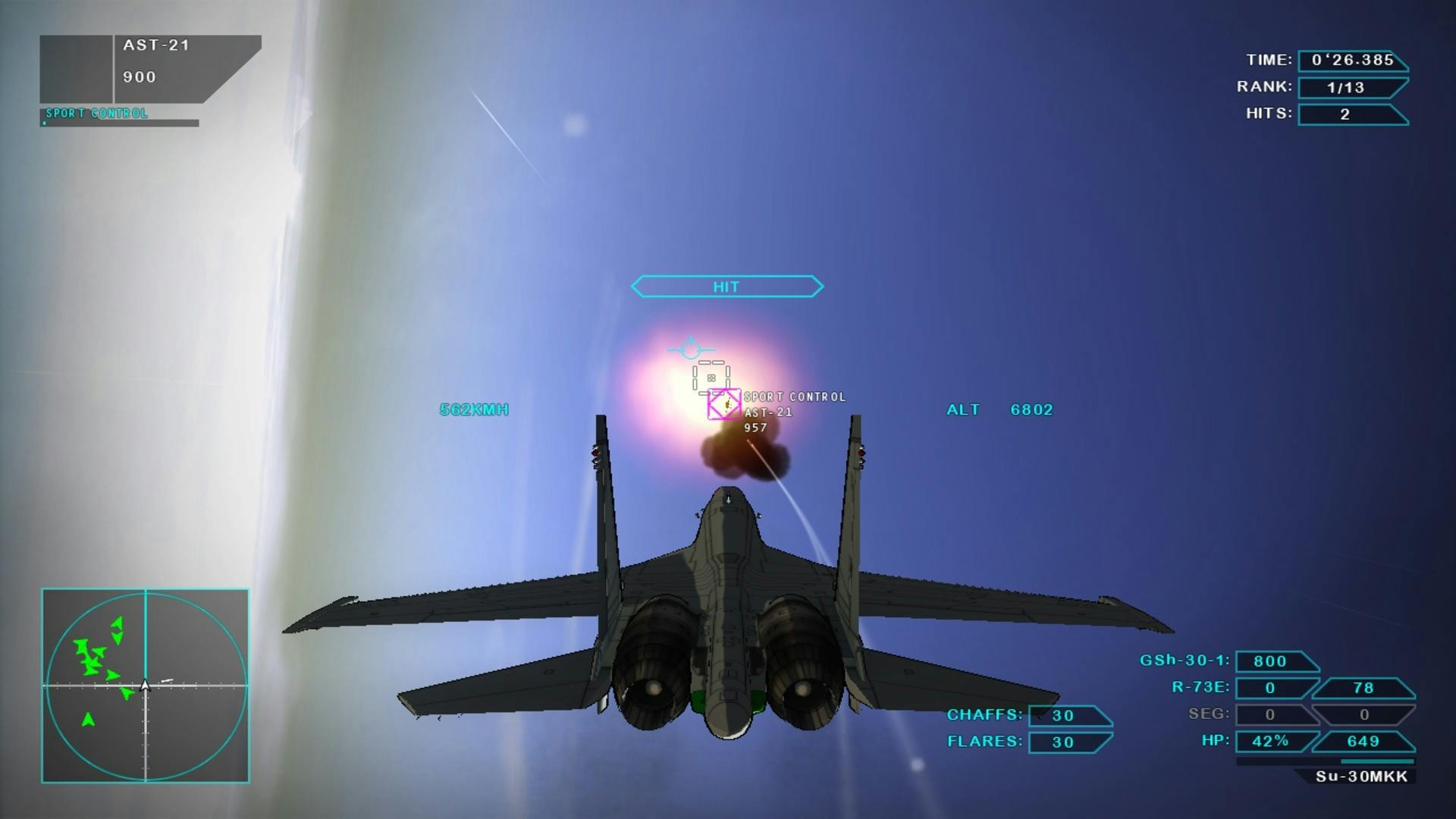
Task: Toggle the HIT confirmation banner
Action: (x=726, y=287)
